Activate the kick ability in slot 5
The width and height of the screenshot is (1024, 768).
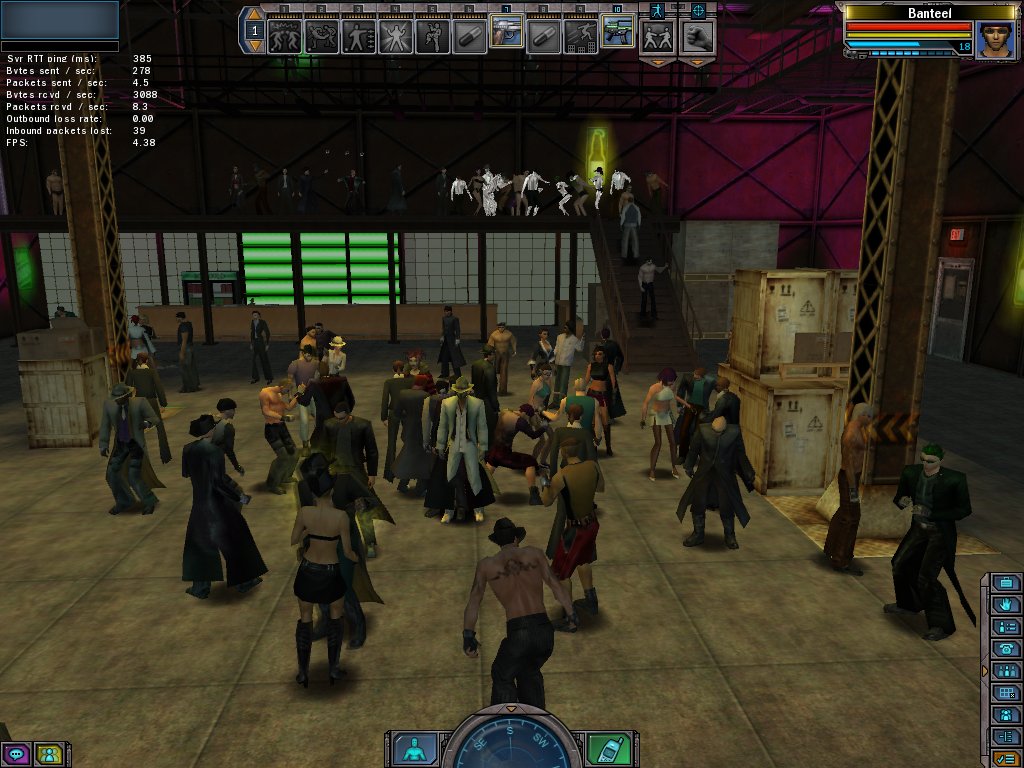[x=431, y=36]
